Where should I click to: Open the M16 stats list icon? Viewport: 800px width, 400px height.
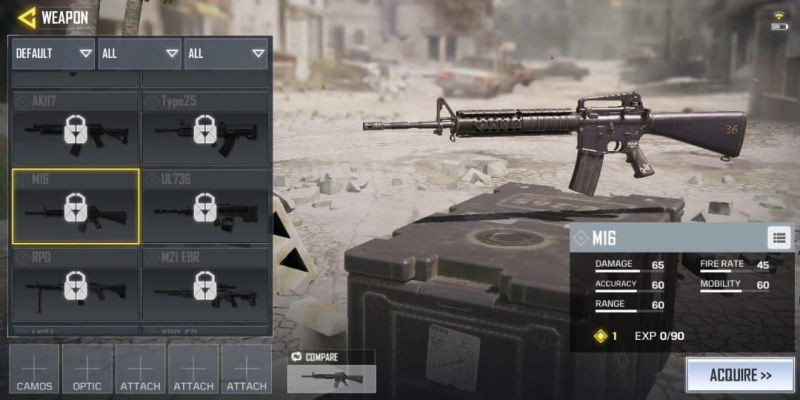(x=779, y=237)
